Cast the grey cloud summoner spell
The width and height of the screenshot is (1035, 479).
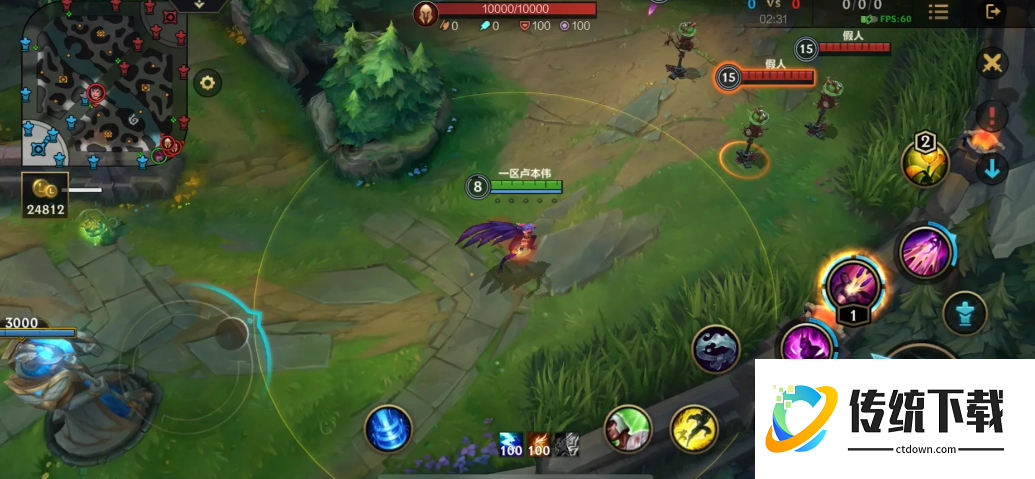tap(716, 350)
